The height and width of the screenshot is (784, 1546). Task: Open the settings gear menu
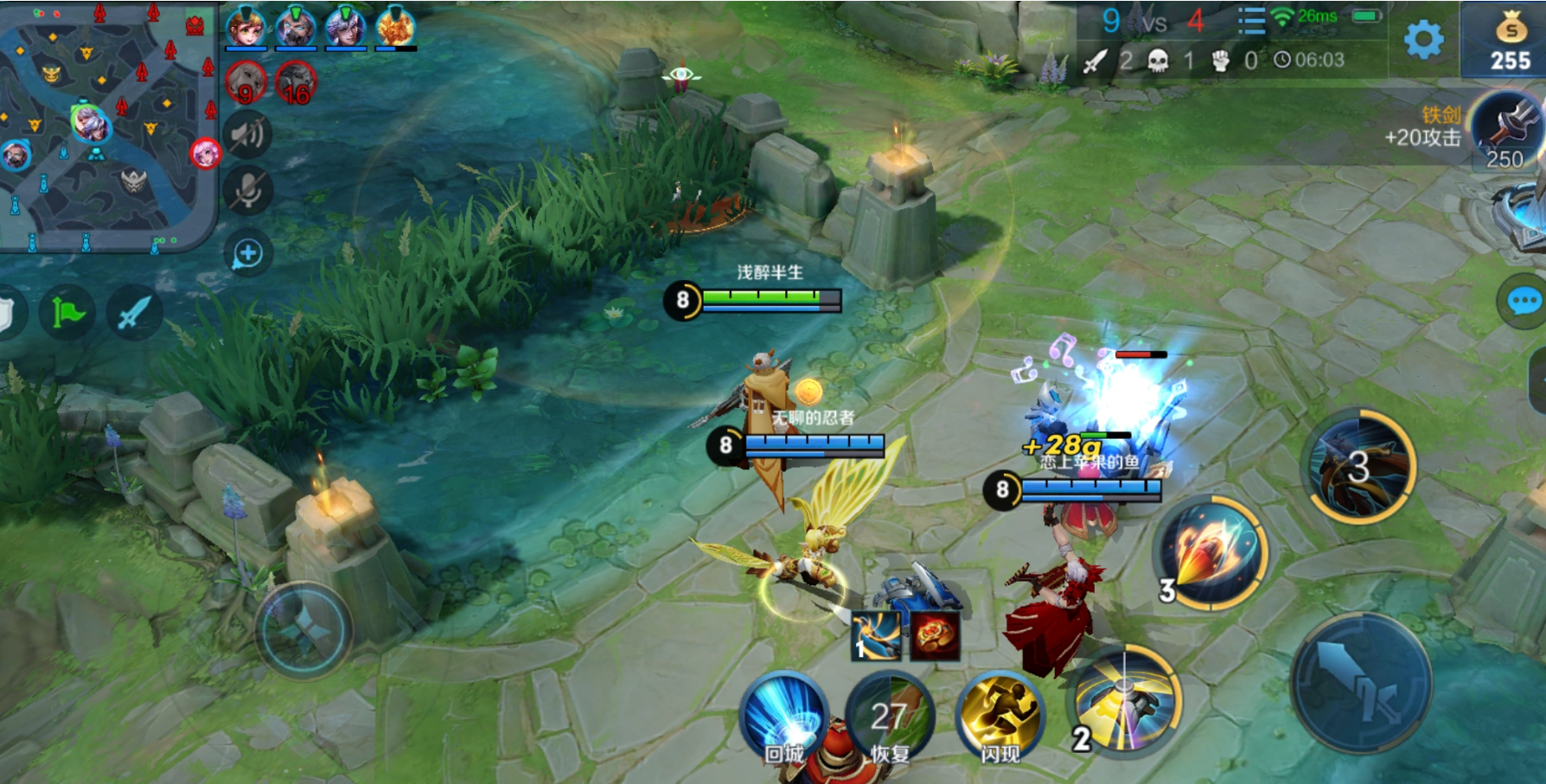(1423, 39)
